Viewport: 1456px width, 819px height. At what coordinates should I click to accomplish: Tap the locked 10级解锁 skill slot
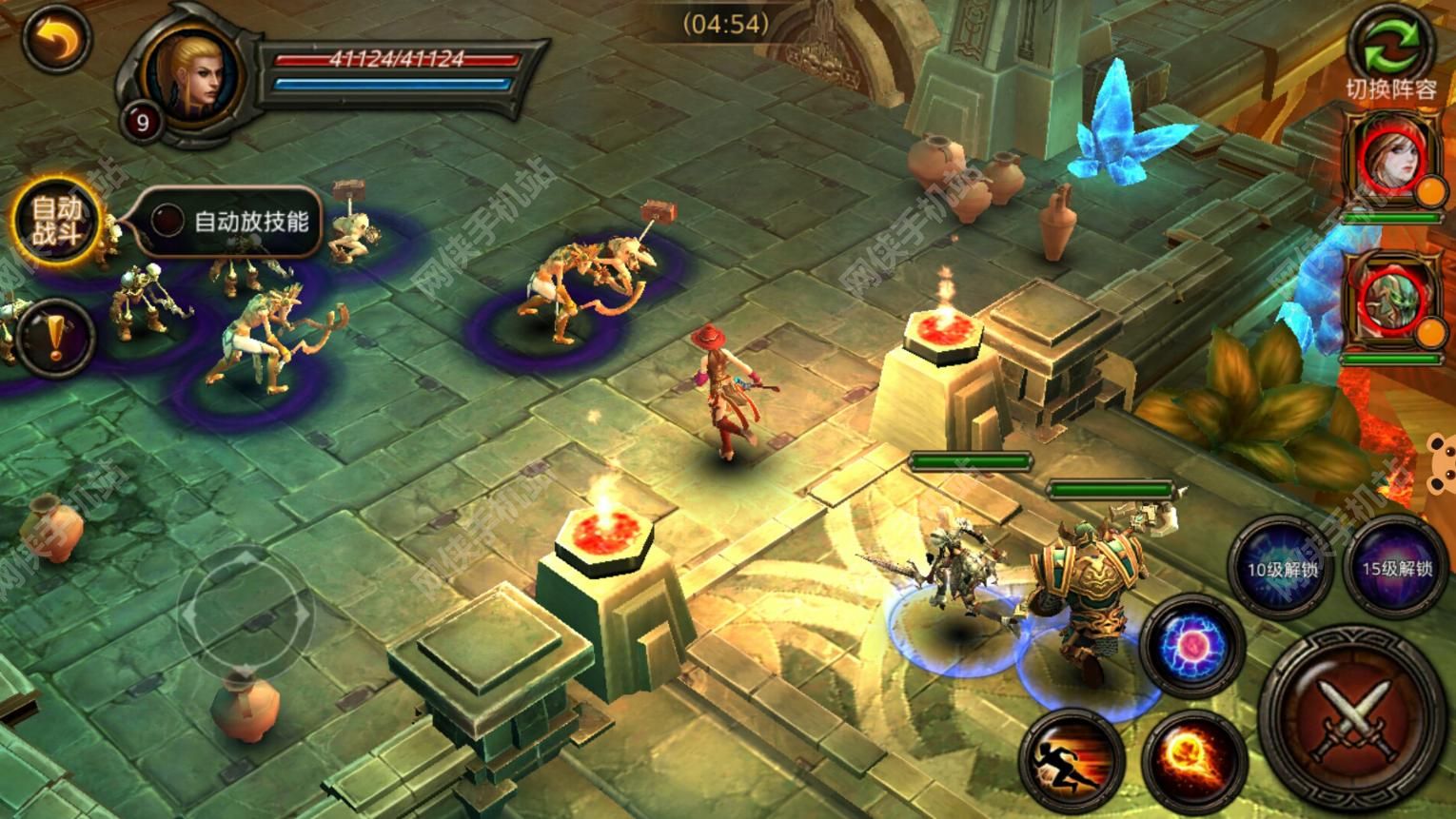tap(1283, 568)
